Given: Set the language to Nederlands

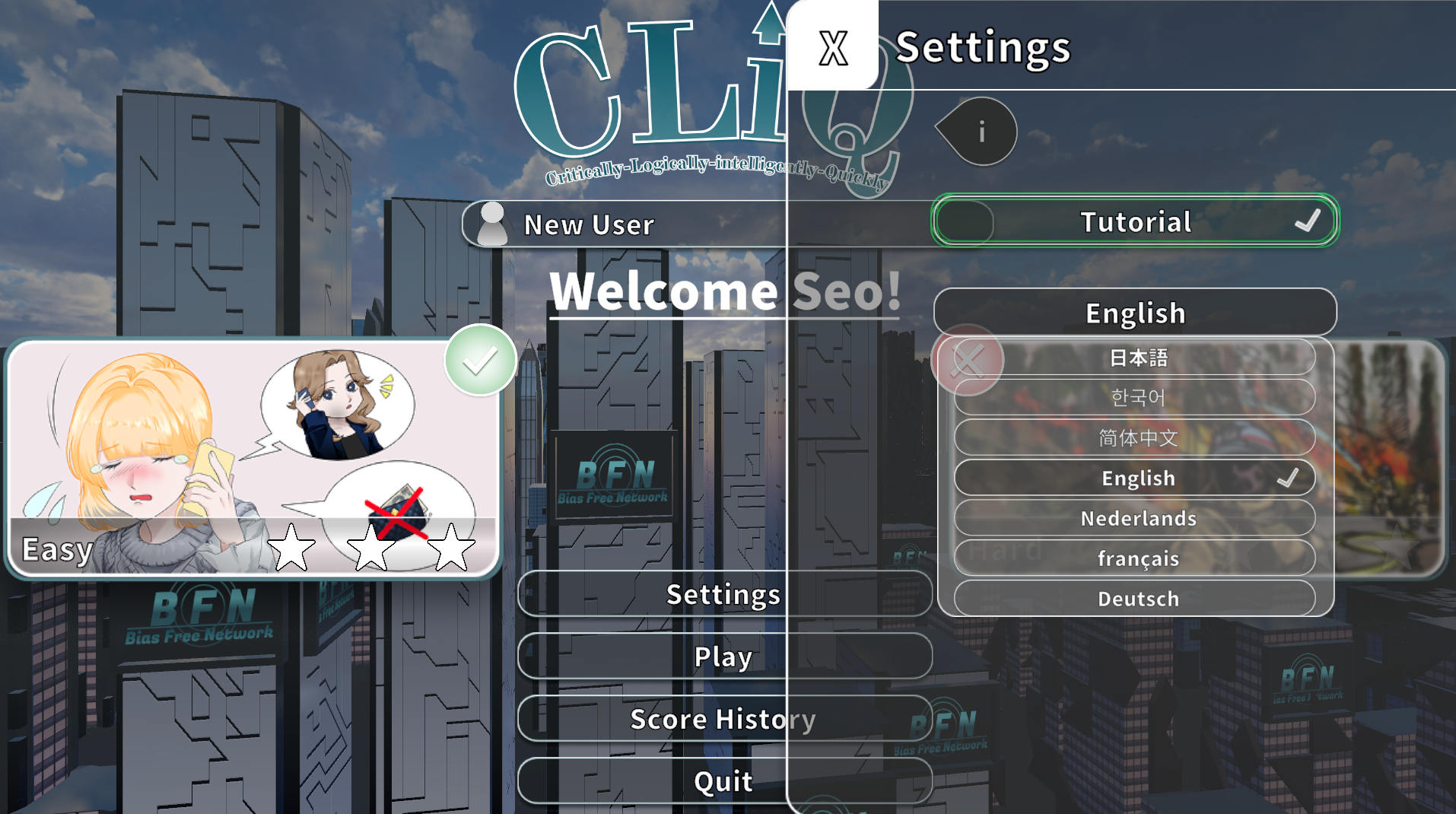Looking at the screenshot, I should point(1137,518).
